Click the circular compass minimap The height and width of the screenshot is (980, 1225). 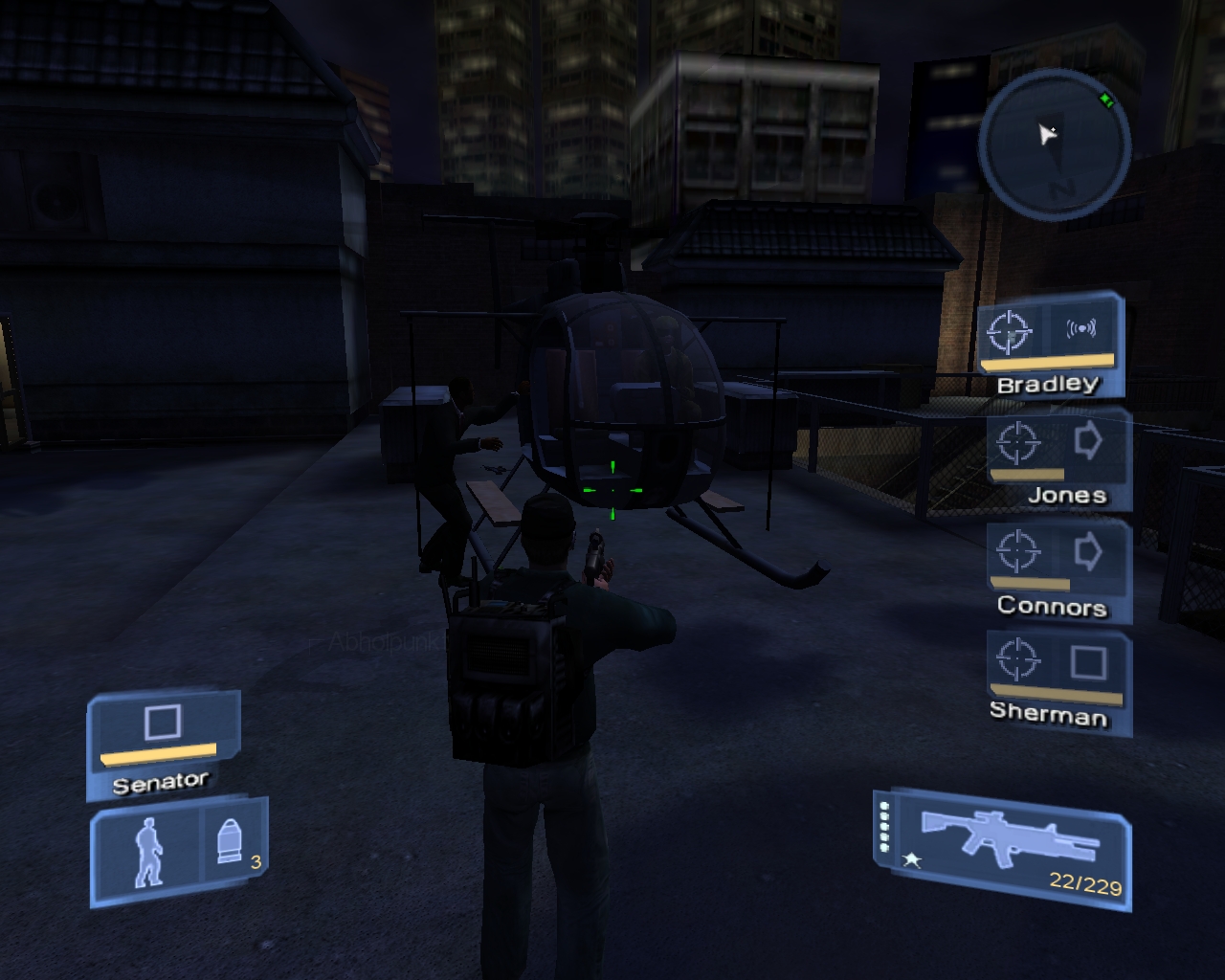[1055, 145]
